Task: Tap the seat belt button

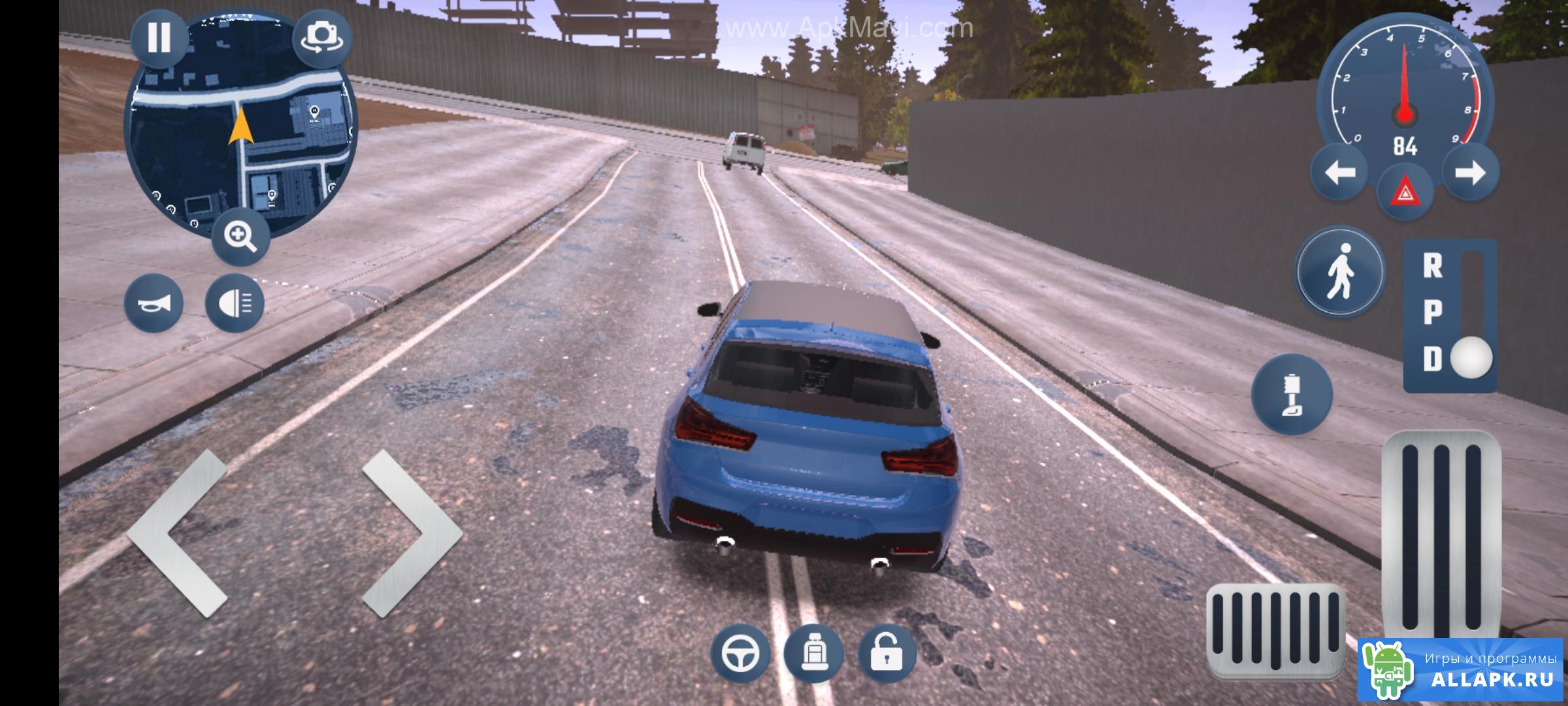Action: 1291,394
